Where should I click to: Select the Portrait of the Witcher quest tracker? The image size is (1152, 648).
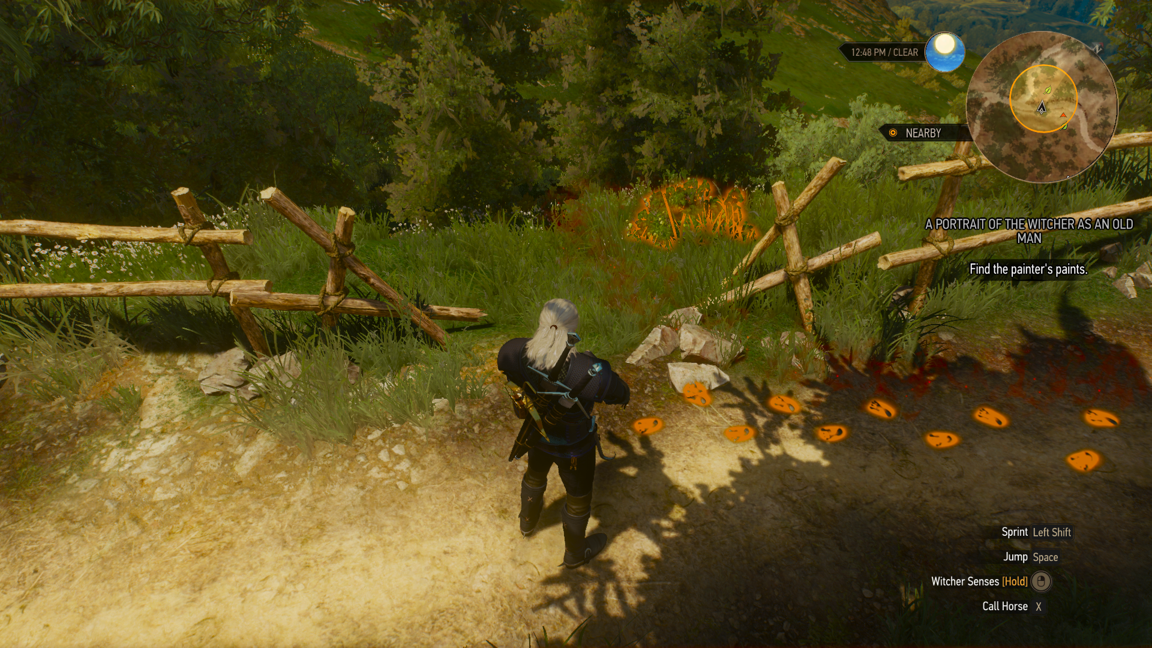[x=1028, y=231]
